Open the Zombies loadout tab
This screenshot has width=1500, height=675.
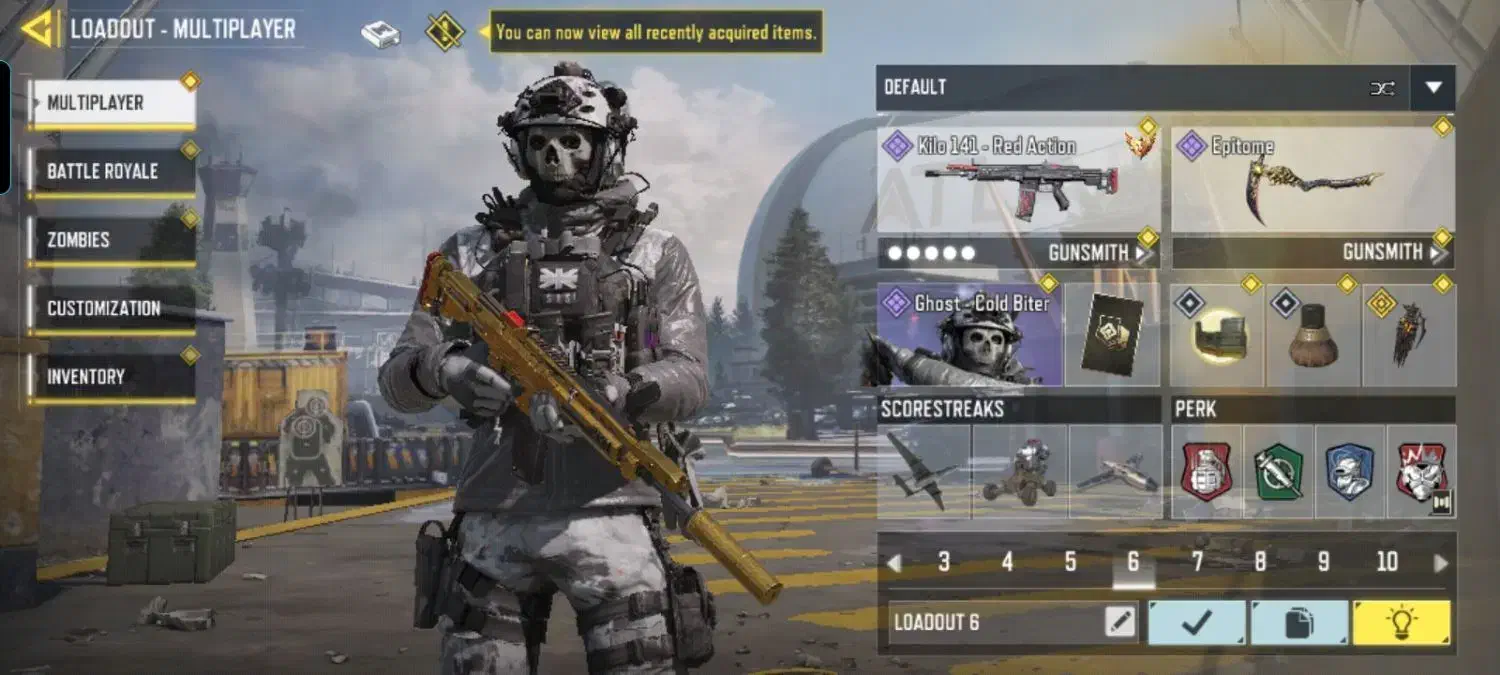tap(110, 240)
